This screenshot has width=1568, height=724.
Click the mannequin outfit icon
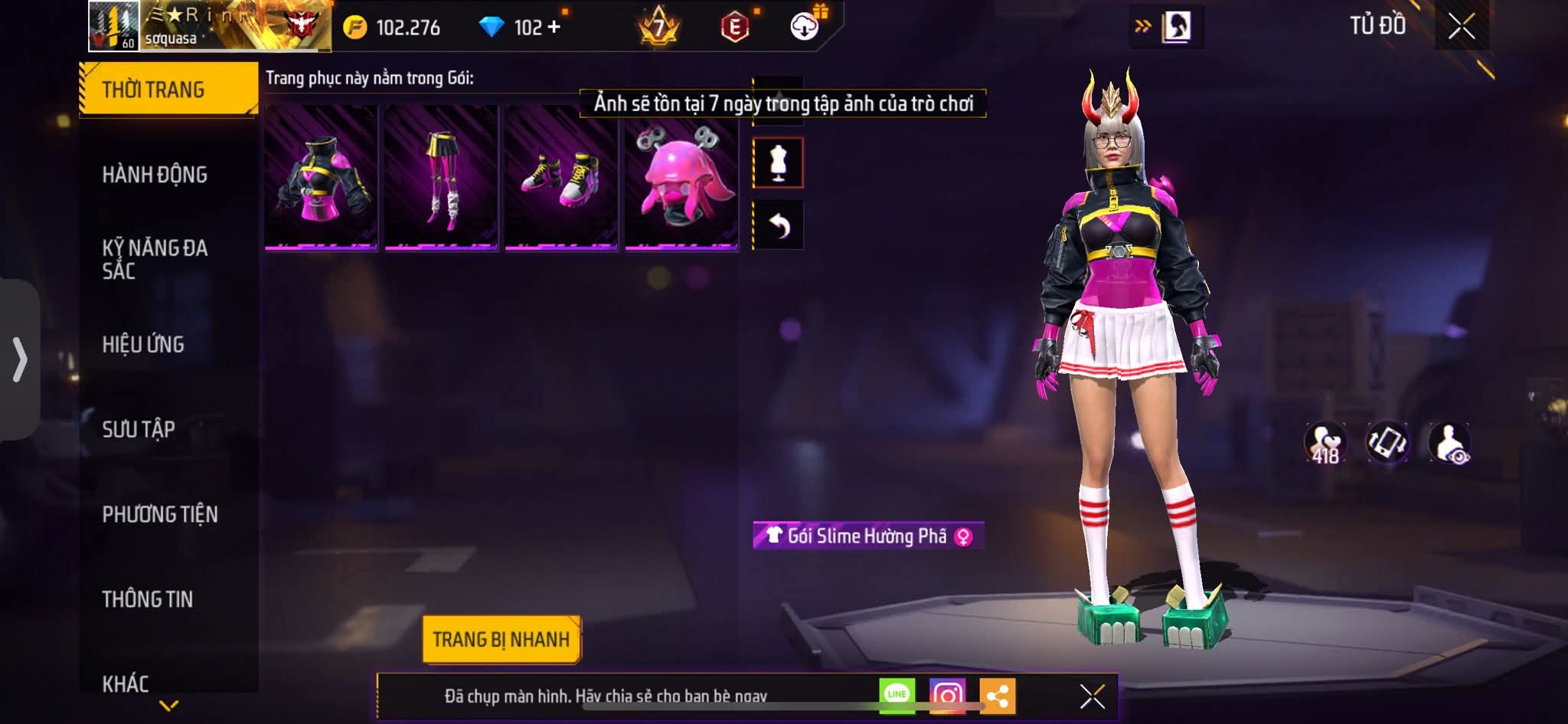pos(778,162)
